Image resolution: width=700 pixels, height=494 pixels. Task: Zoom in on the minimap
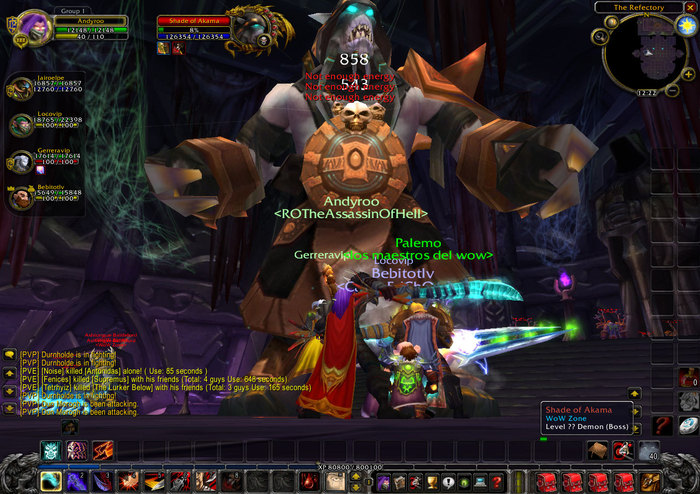[x=690, y=73]
